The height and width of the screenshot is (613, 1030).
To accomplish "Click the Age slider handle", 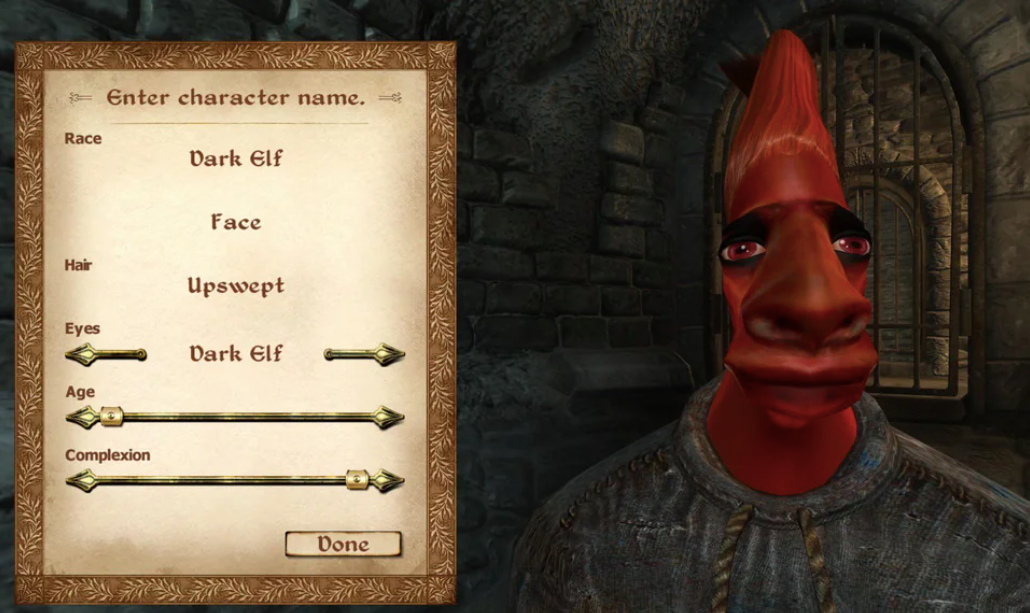I will pos(111,417).
